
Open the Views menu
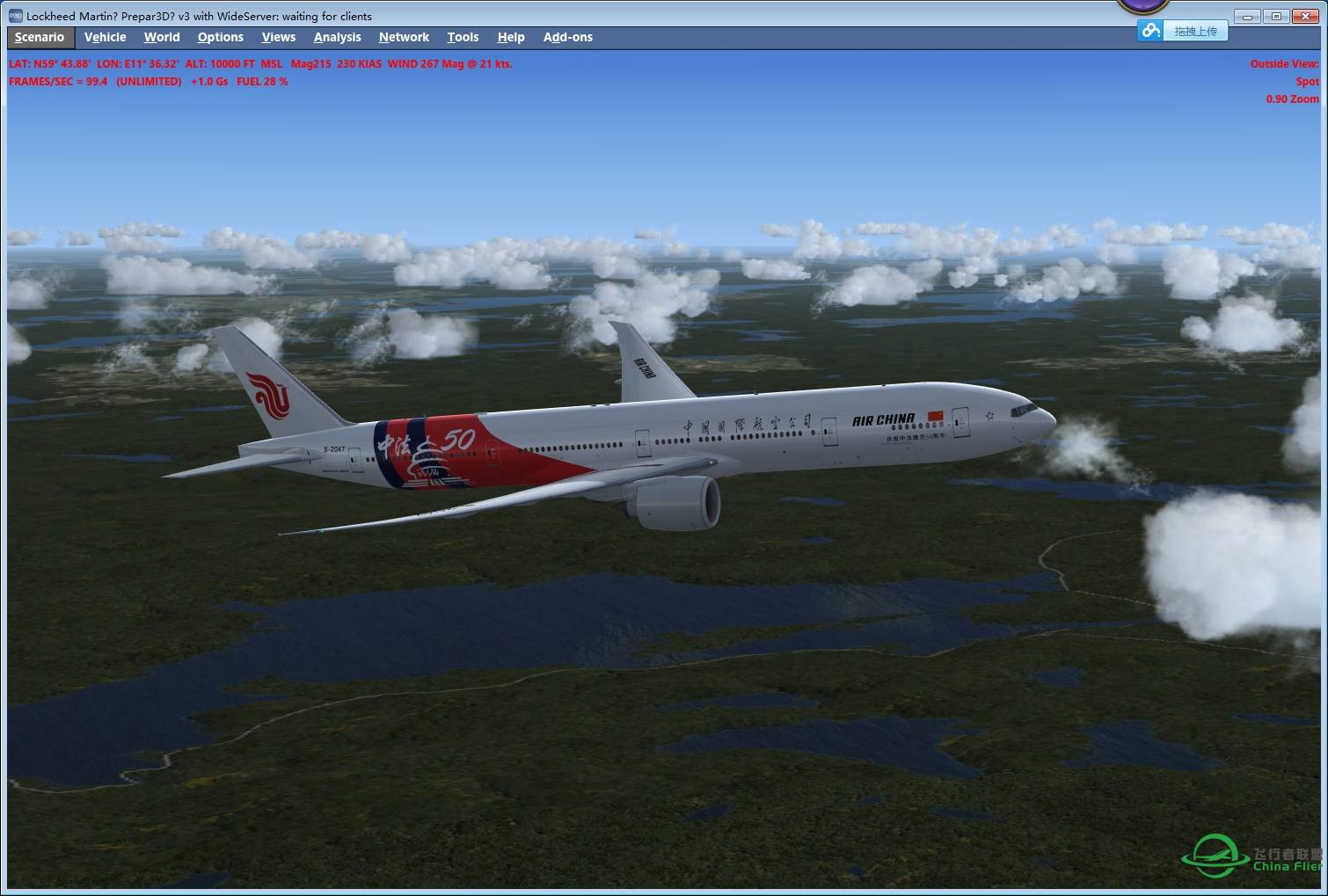click(x=278, y=37)
